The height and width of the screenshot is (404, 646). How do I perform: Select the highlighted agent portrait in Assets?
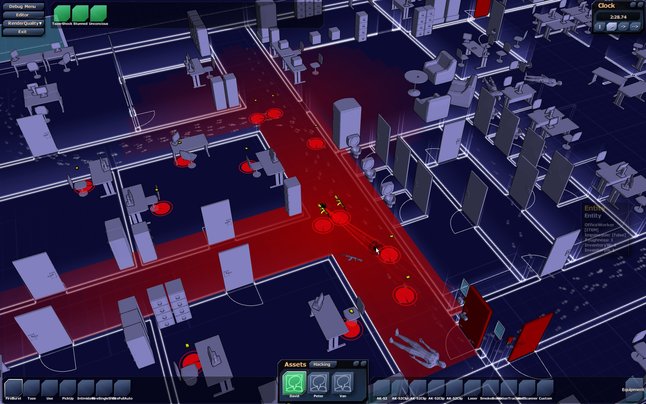tap(294, 382)
